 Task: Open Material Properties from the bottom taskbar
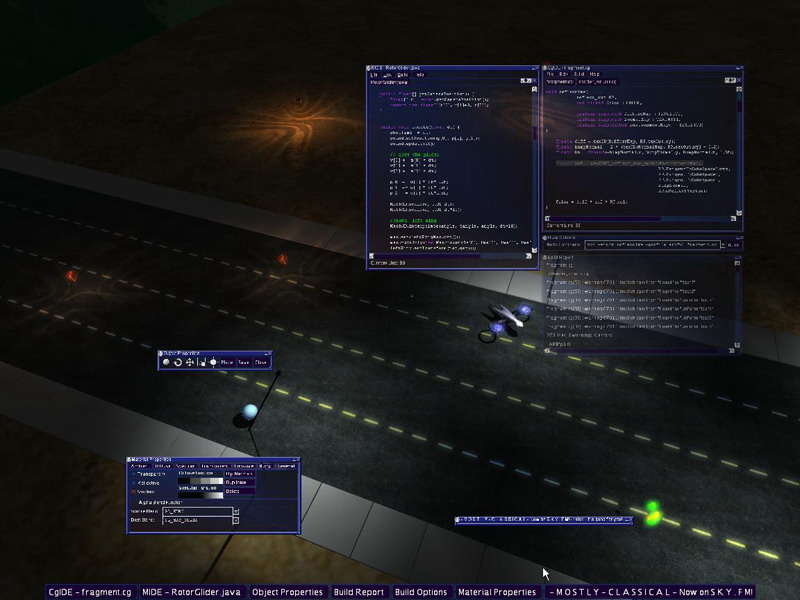click(x=497, y=592)
